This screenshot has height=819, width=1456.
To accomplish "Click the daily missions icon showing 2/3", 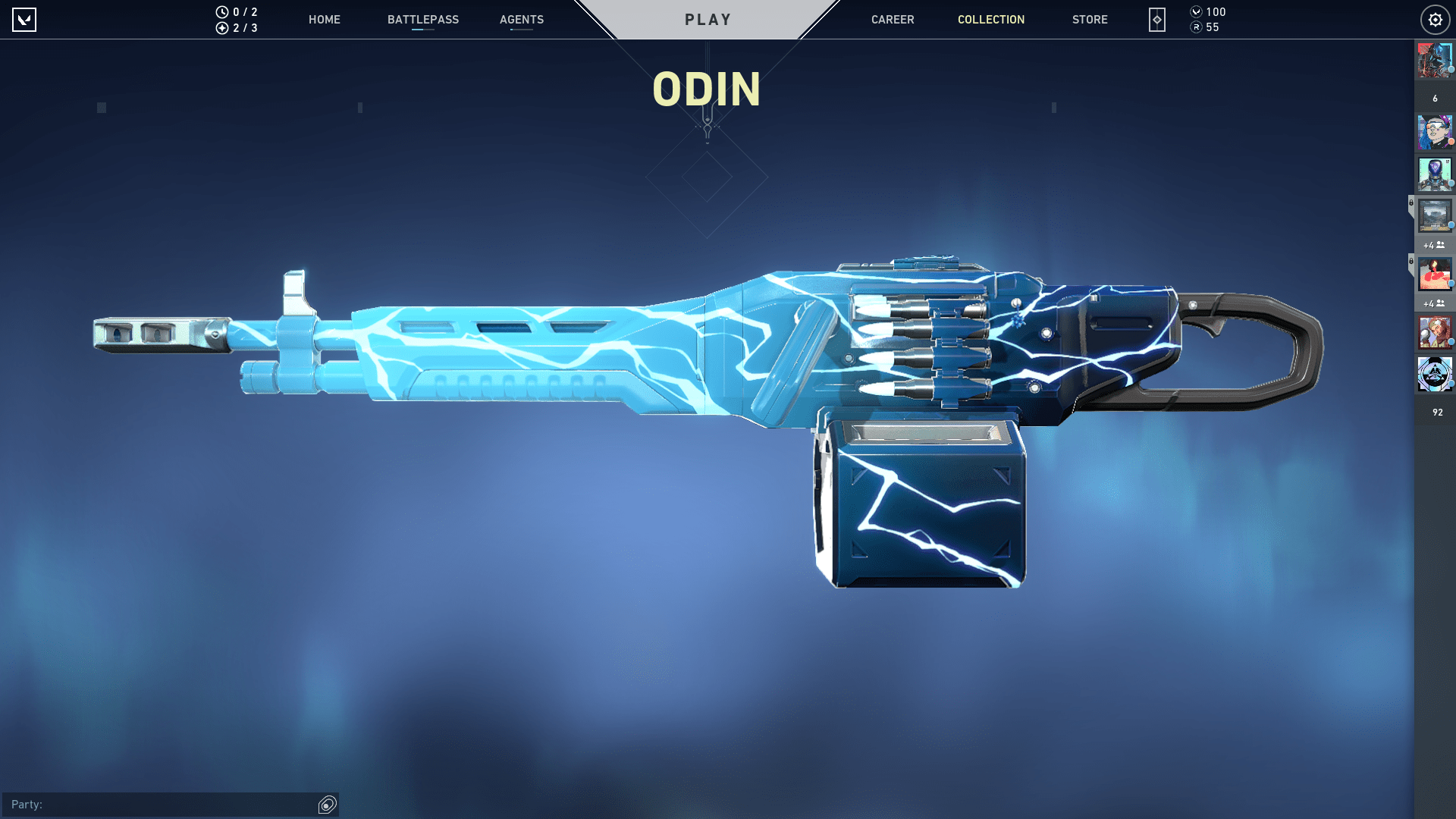I will pos(221,28).
